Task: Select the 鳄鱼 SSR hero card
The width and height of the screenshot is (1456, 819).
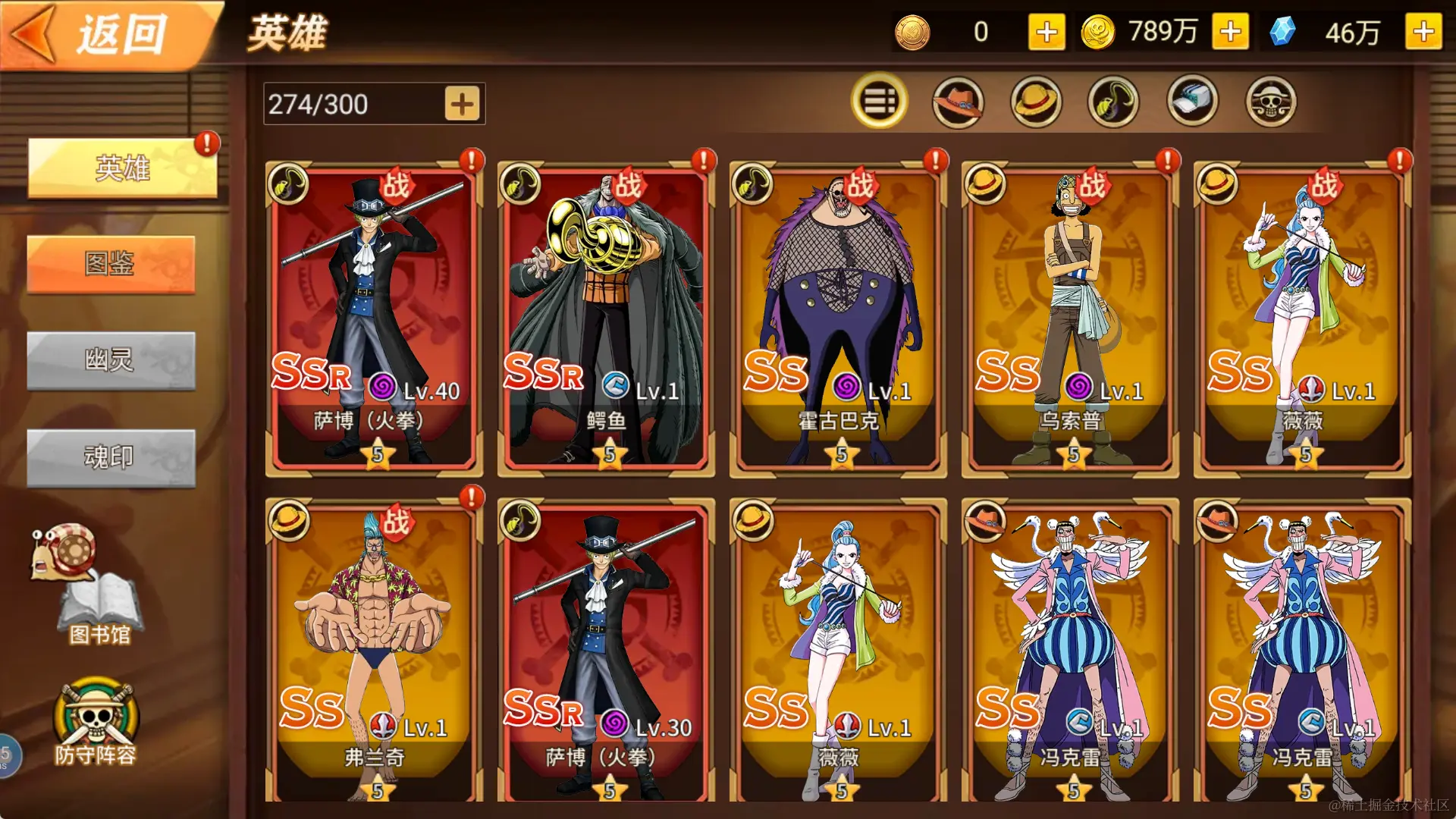Action: click(606, 318)
